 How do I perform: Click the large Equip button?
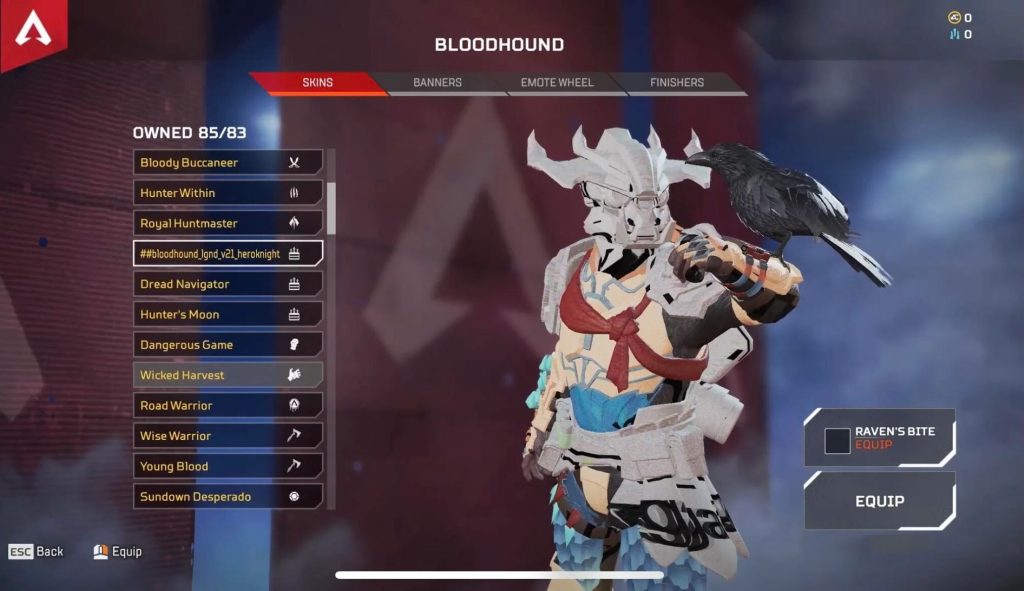point(879,501)
